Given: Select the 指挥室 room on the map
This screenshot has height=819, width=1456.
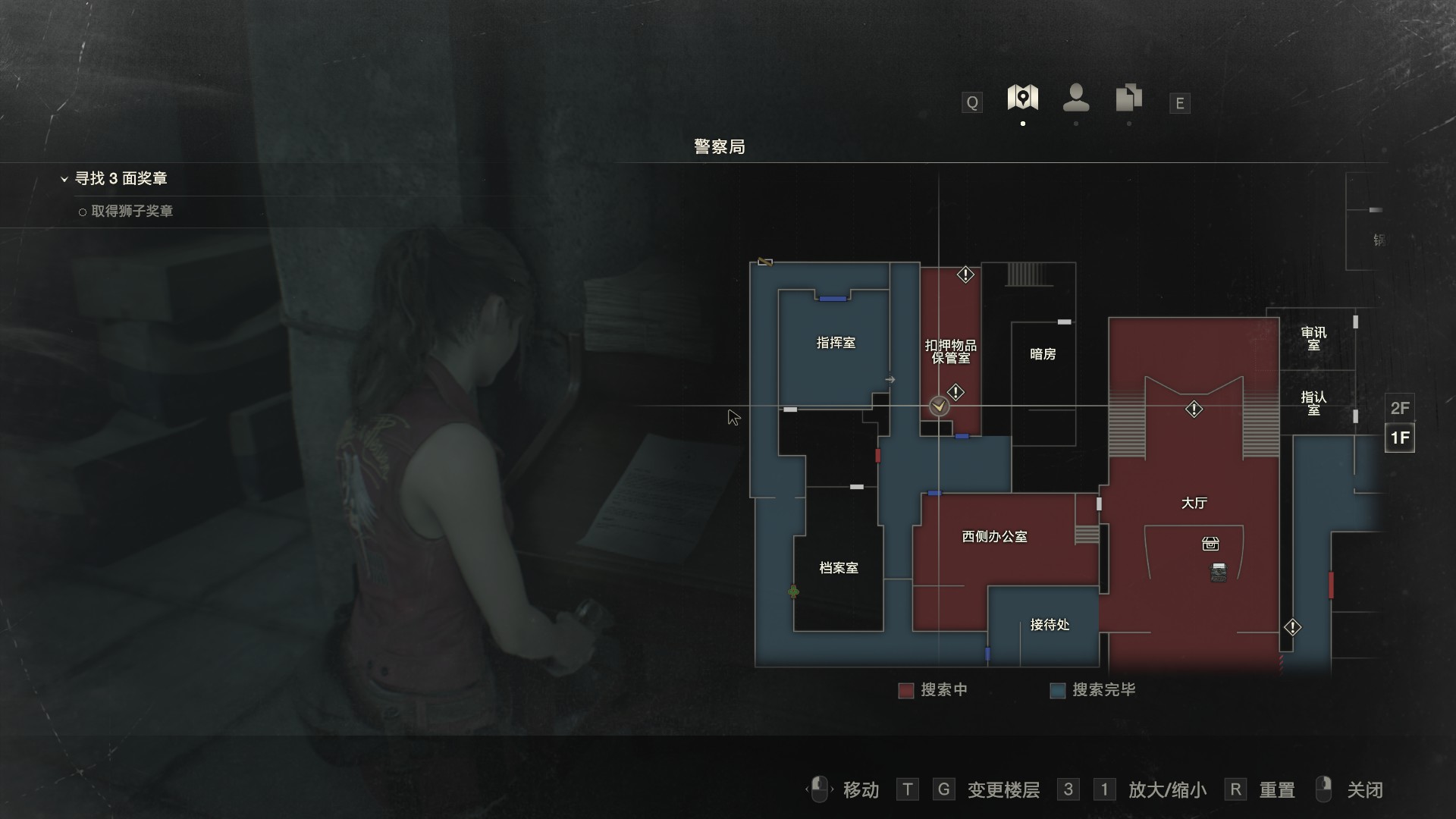Looking at the screenshot, I should pos(835,343).
